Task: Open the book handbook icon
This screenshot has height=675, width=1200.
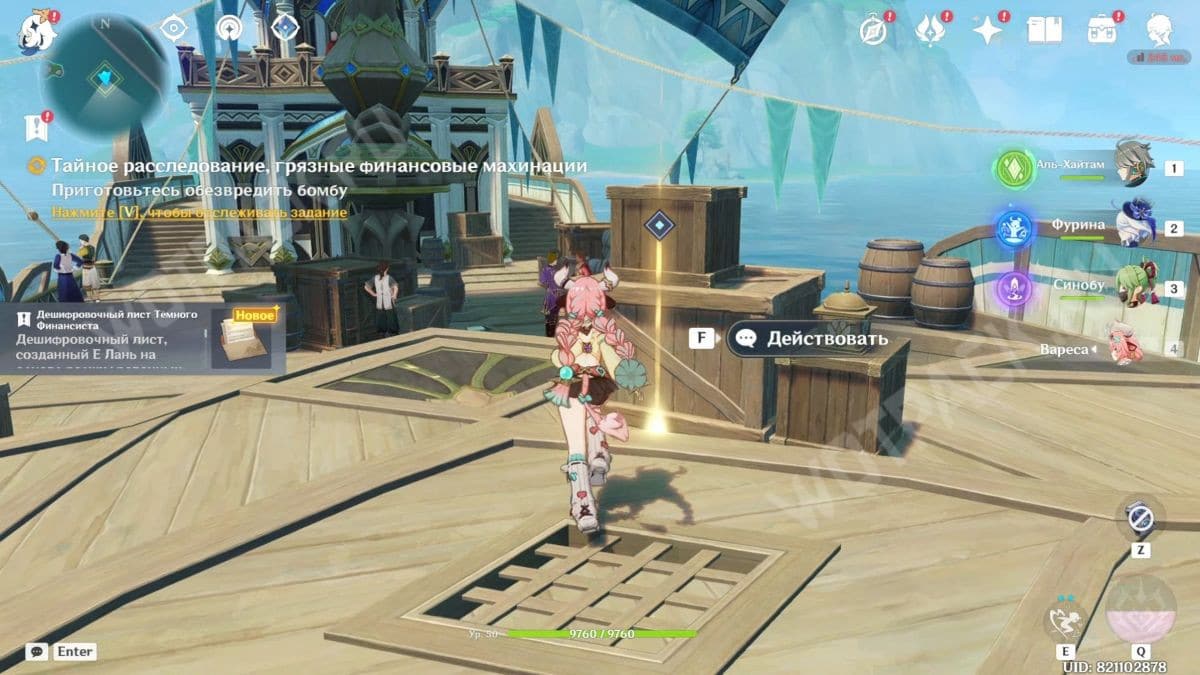Action: (1045, 31)
